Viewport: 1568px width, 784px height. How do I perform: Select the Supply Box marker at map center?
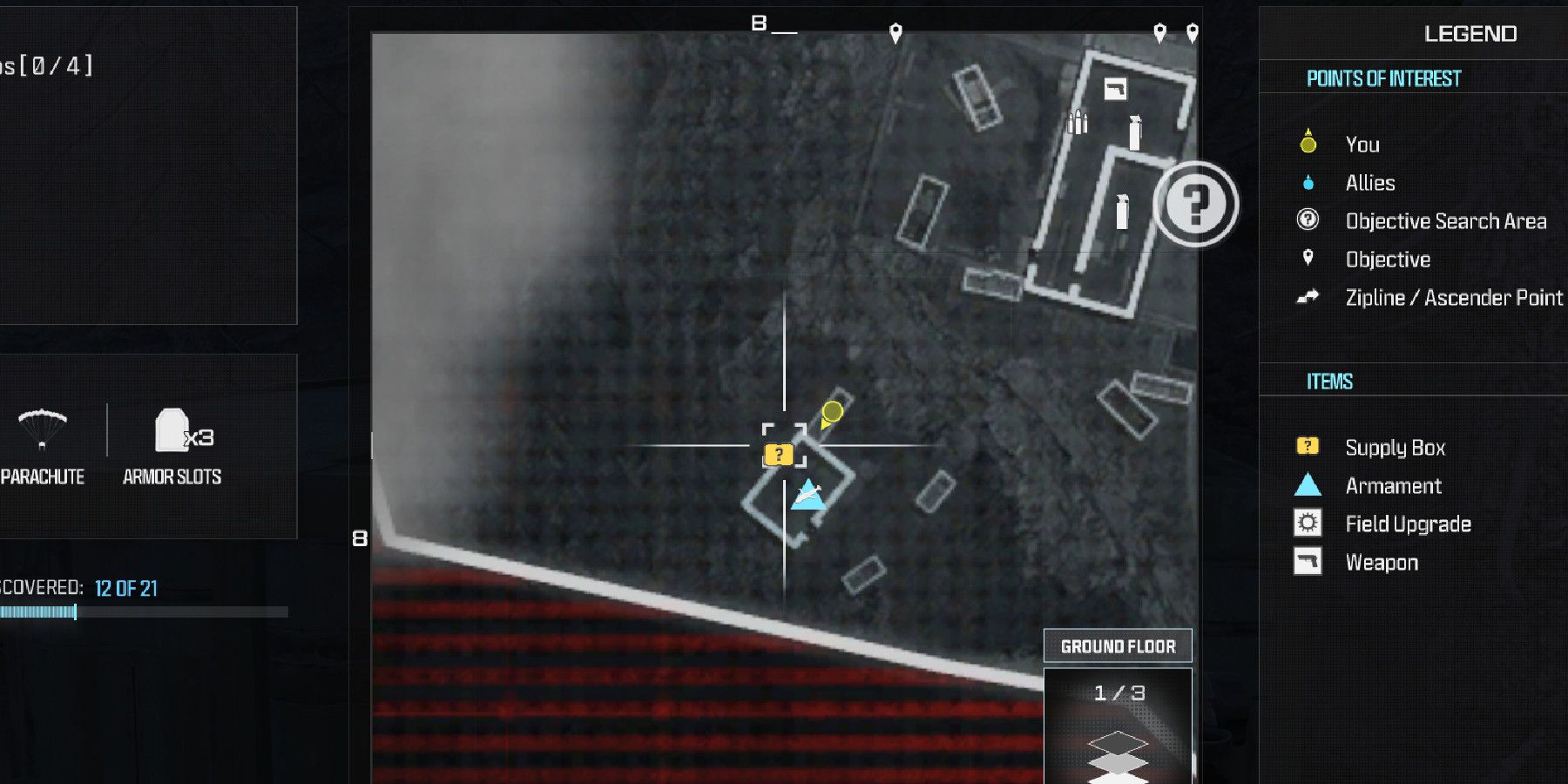pos(778,453)
